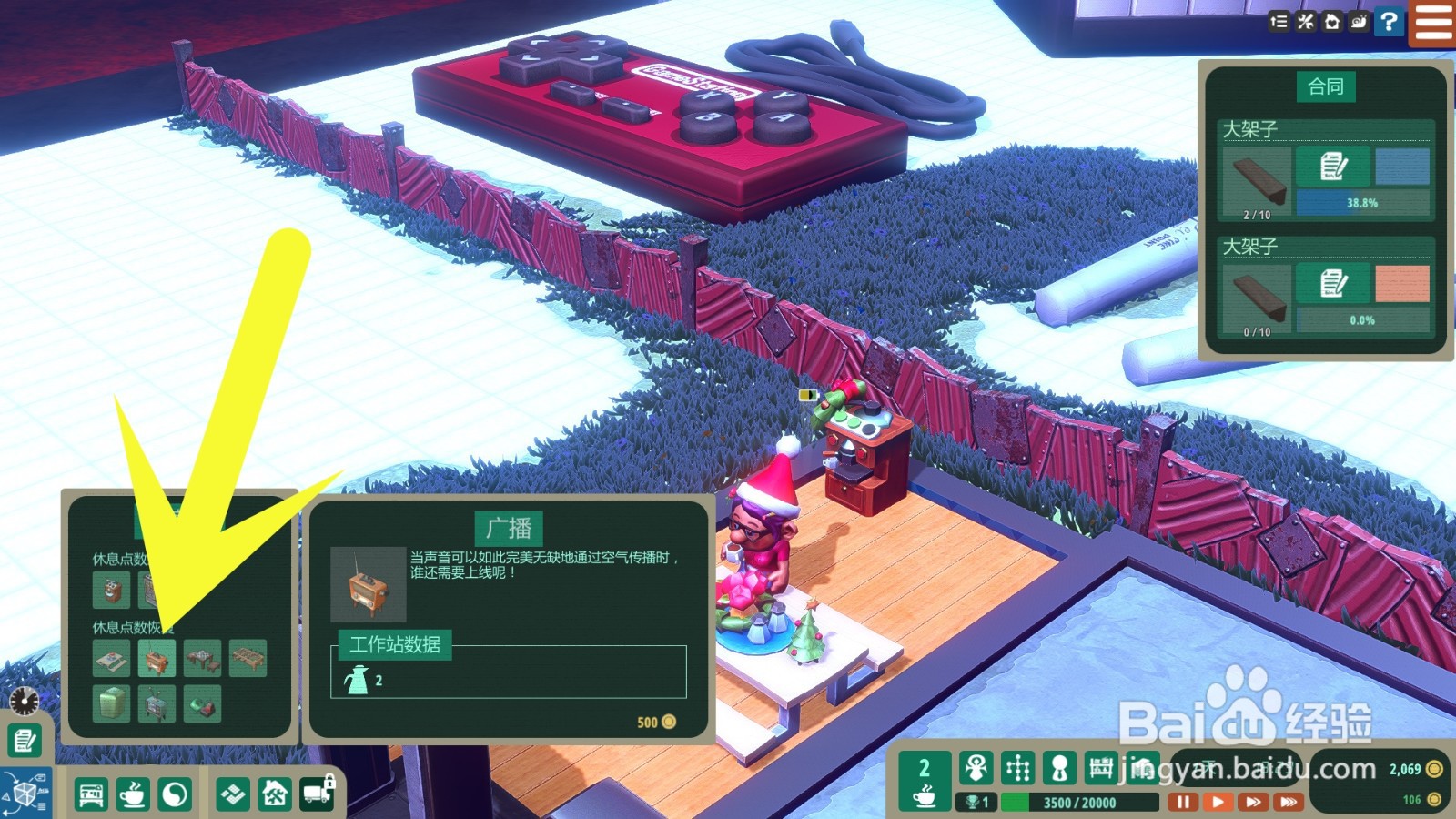Click the wrench tools icon in top bar
Image resolution: width=1456 pixels, height=819 pixels.
coord(1306,21)
